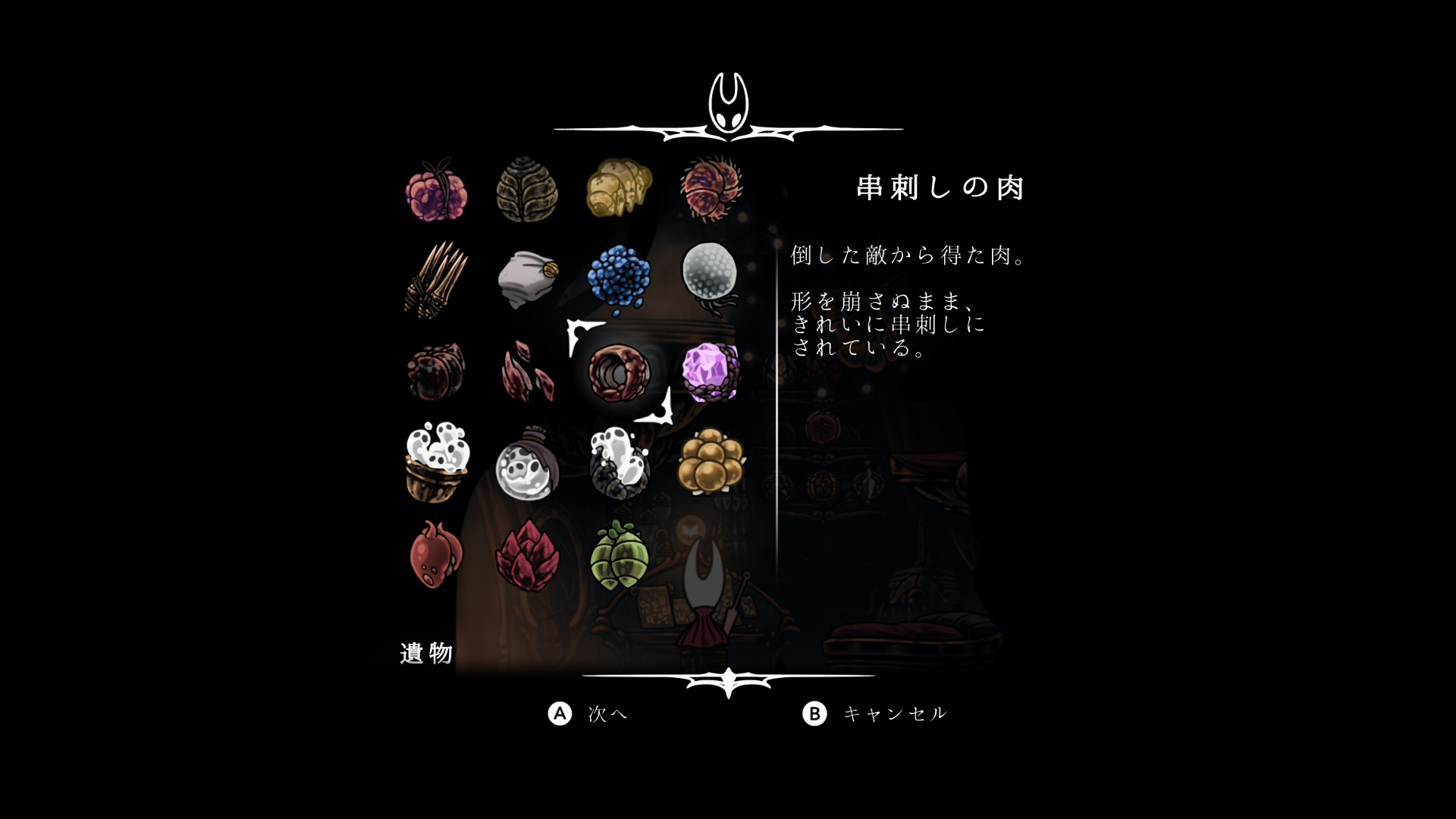
Task: Select the red shard fragments item
Action: [528, 372]
